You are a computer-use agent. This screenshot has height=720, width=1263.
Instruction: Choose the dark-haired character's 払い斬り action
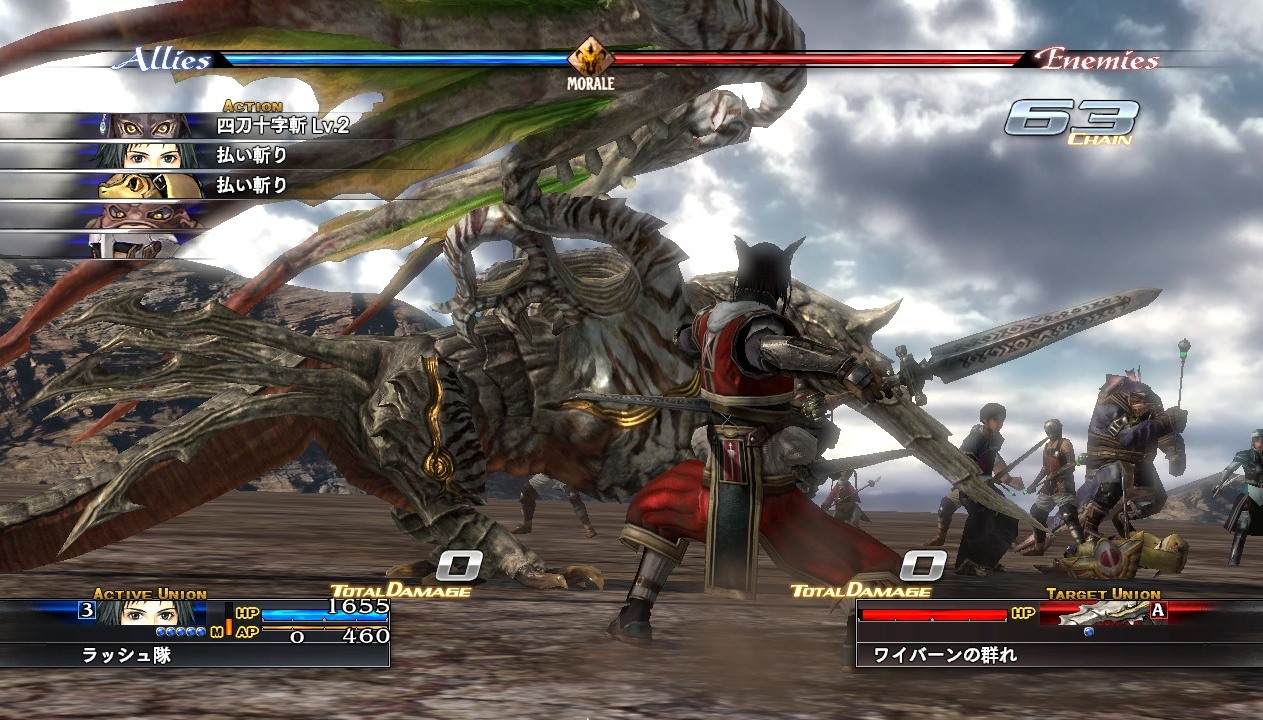(x=252, y=155)
